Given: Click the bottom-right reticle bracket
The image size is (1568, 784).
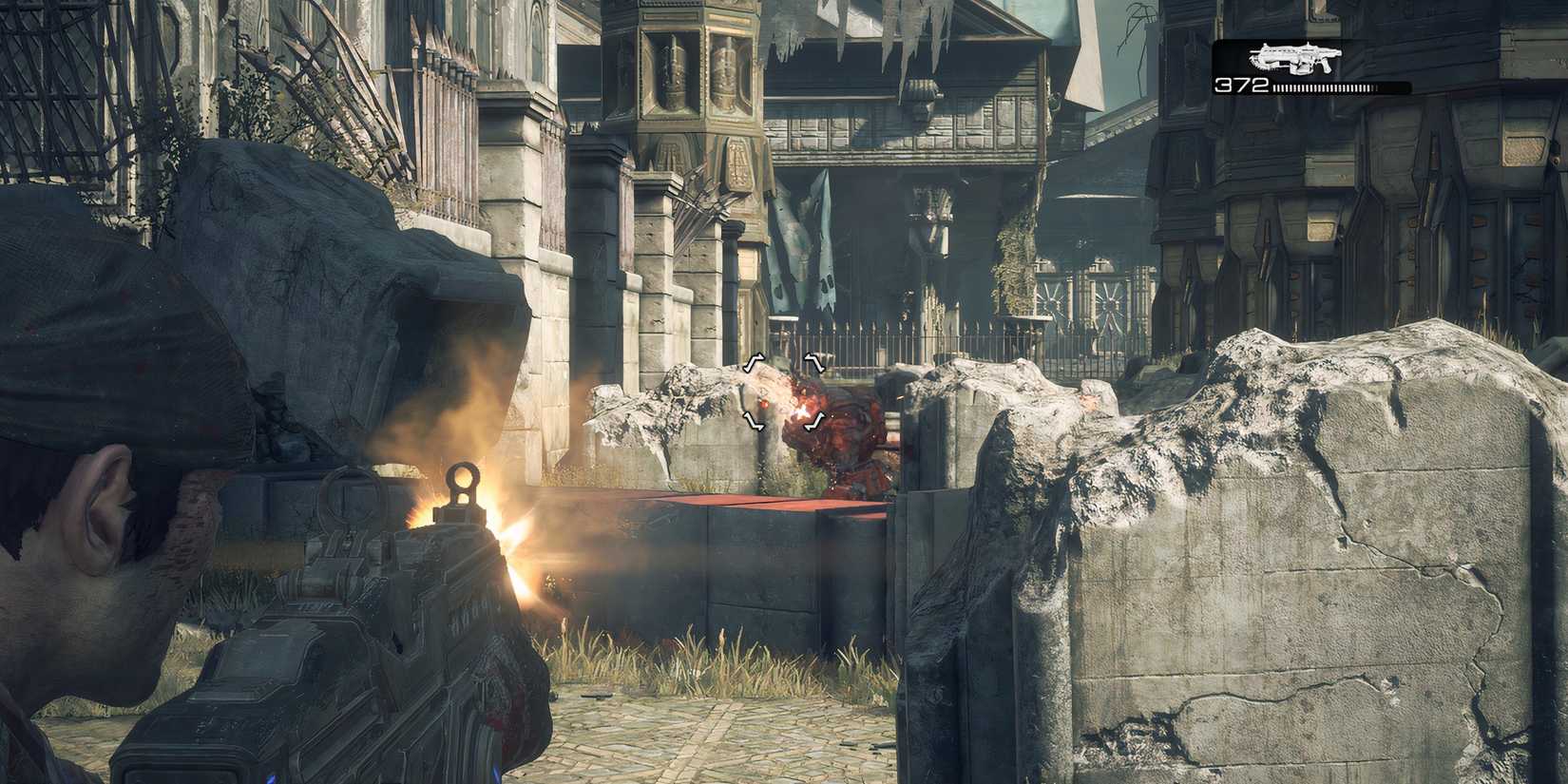Looking at the screenshot, I should [813, 423].
